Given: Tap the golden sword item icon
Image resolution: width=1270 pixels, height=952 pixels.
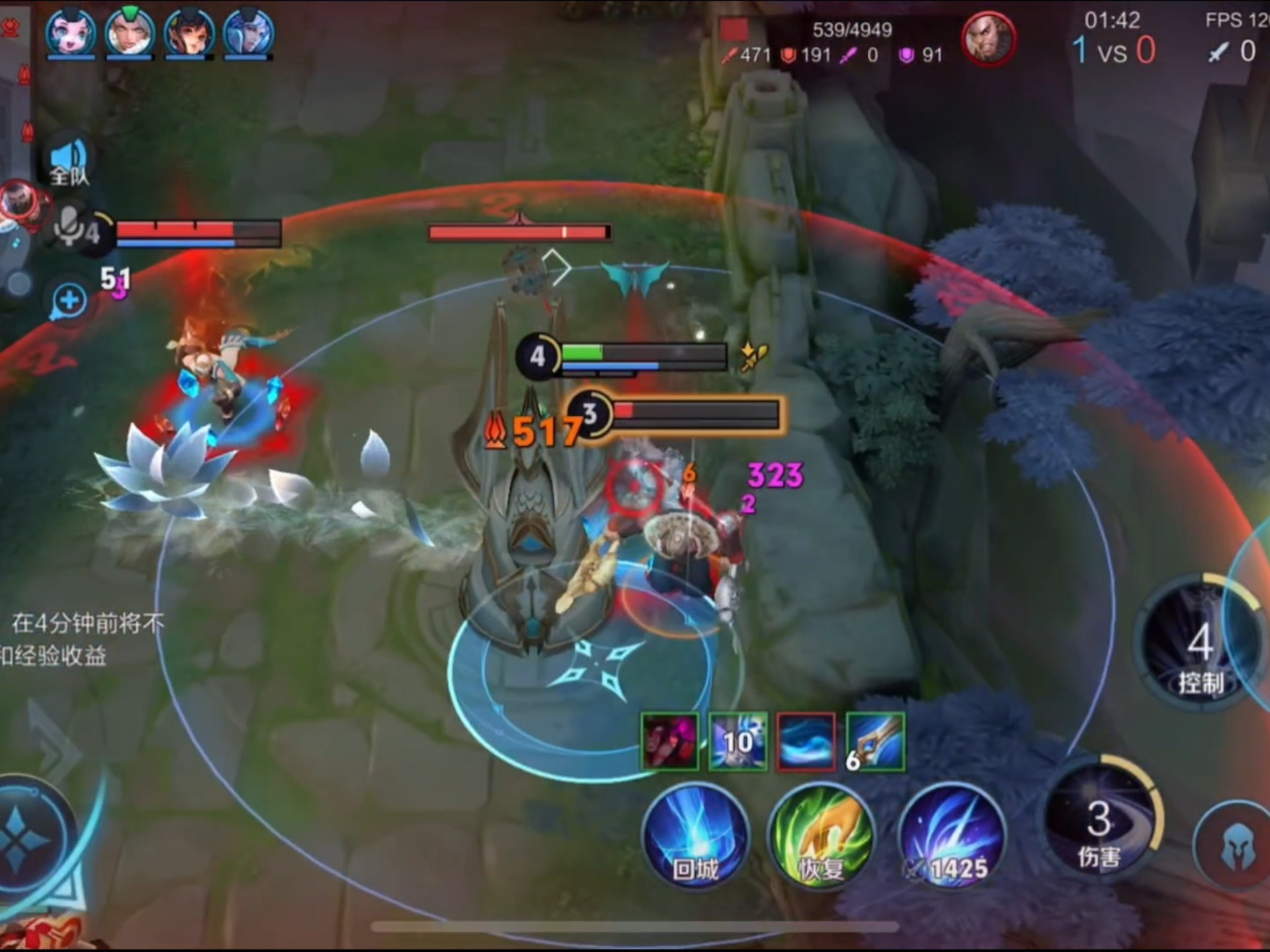Looking at the screenshot, I should [876, 741].
